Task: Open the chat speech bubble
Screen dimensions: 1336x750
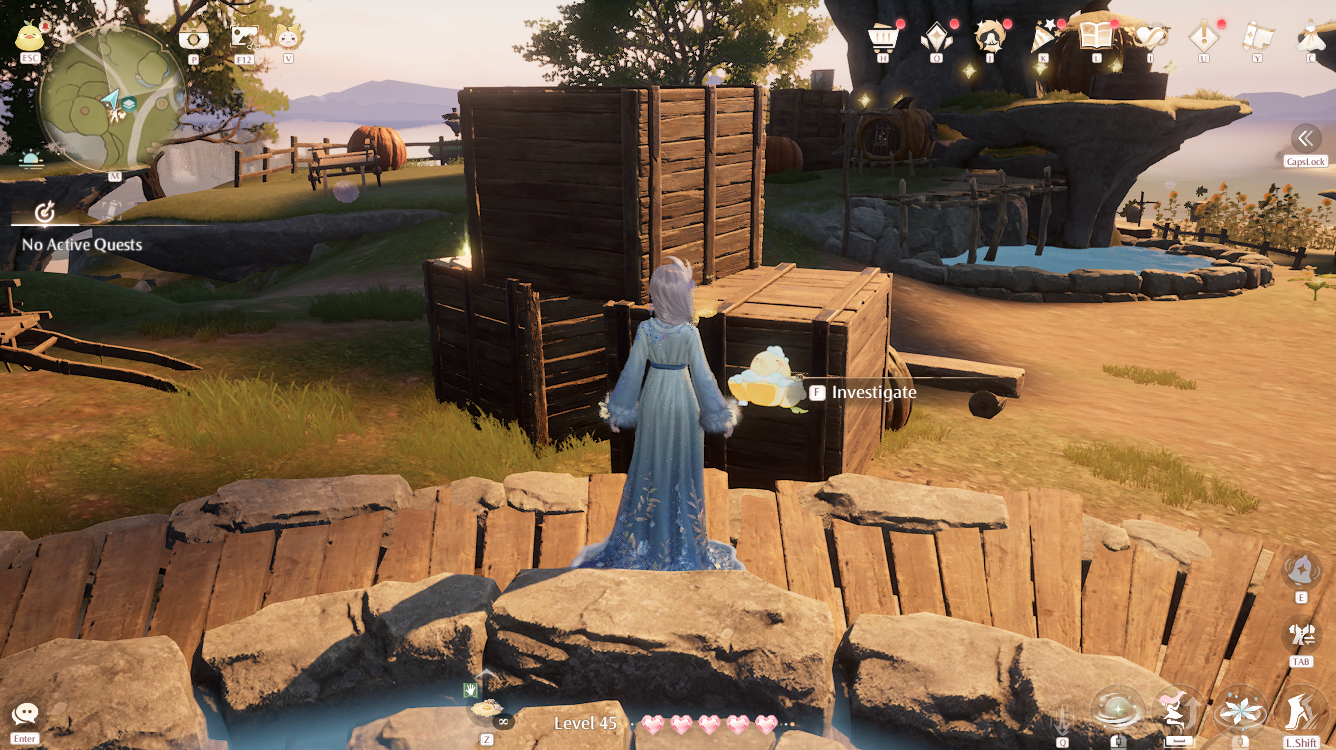Action: (x=25, y=714)
